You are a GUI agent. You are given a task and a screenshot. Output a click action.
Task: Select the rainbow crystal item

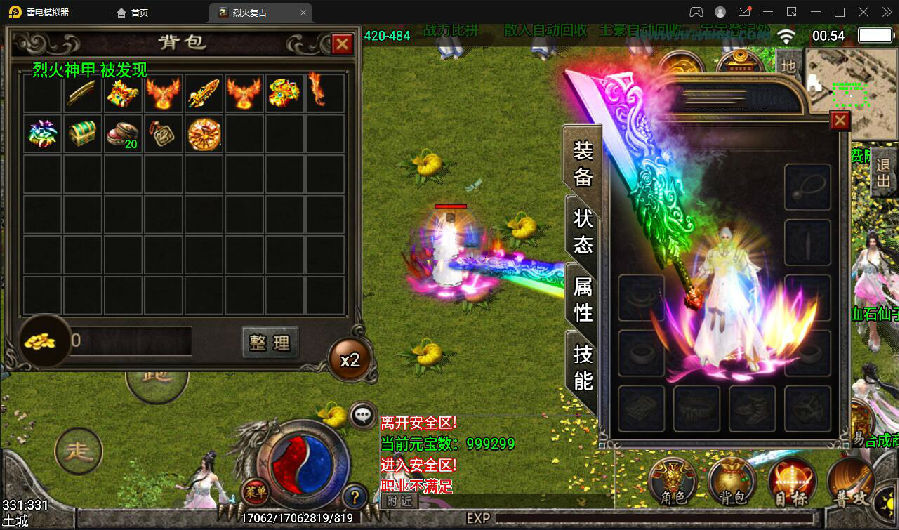coord(43,134)
